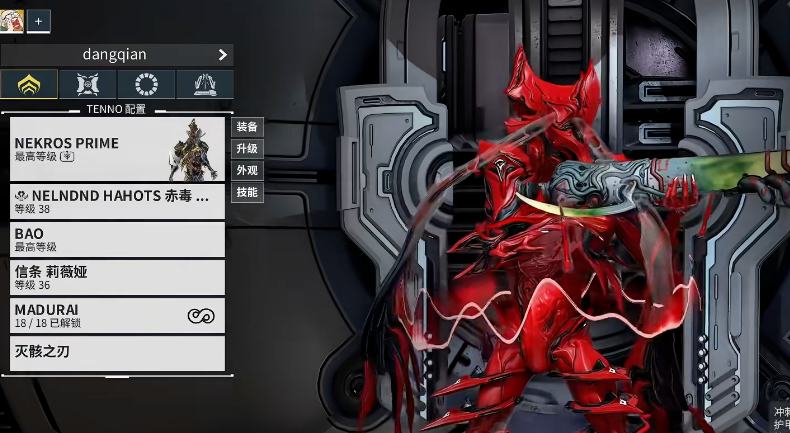Select the Nekros Prime warframe slot
790x433 pixels.
117,148
